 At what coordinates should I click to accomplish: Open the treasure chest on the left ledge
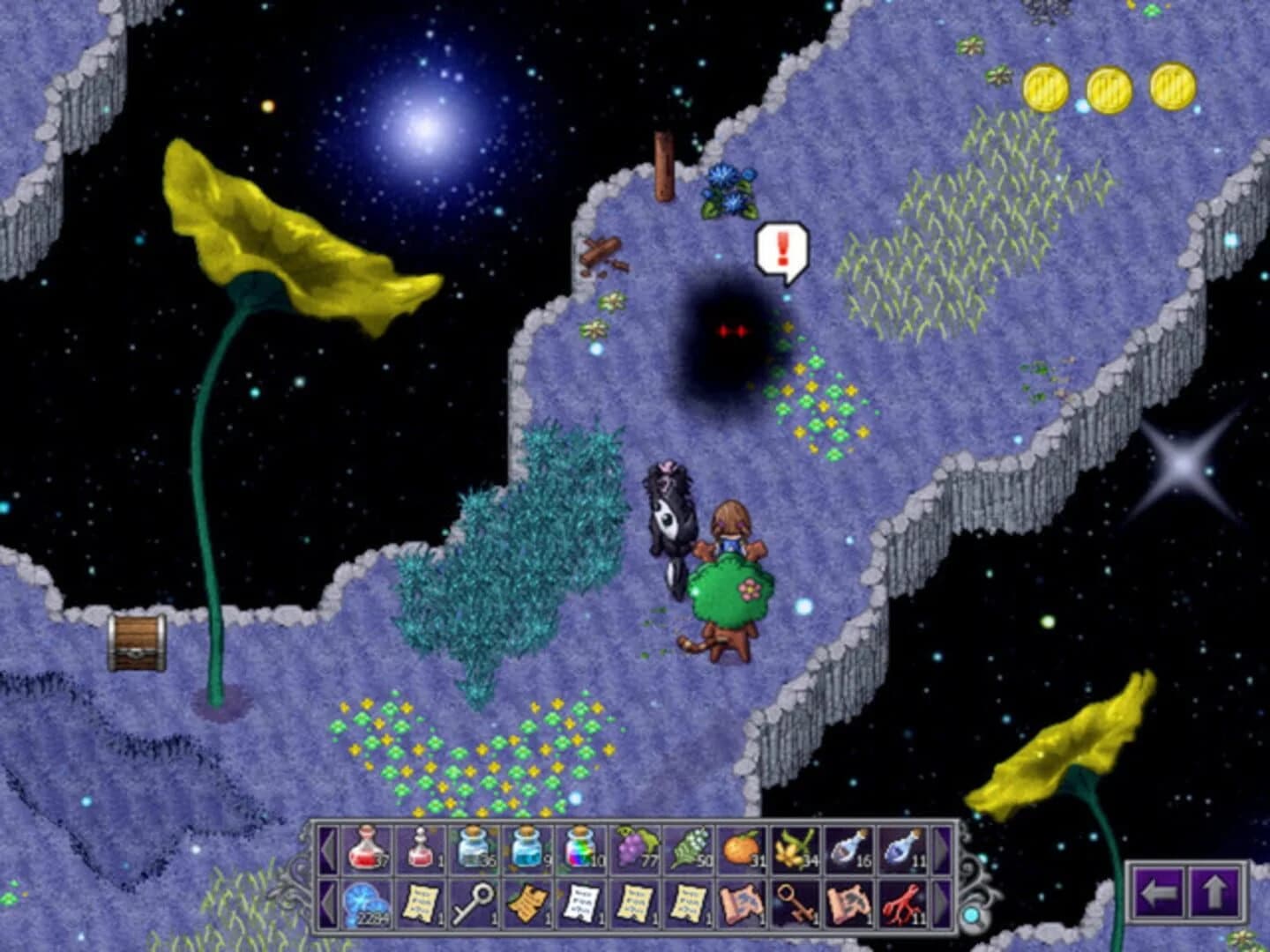[137, 639]
